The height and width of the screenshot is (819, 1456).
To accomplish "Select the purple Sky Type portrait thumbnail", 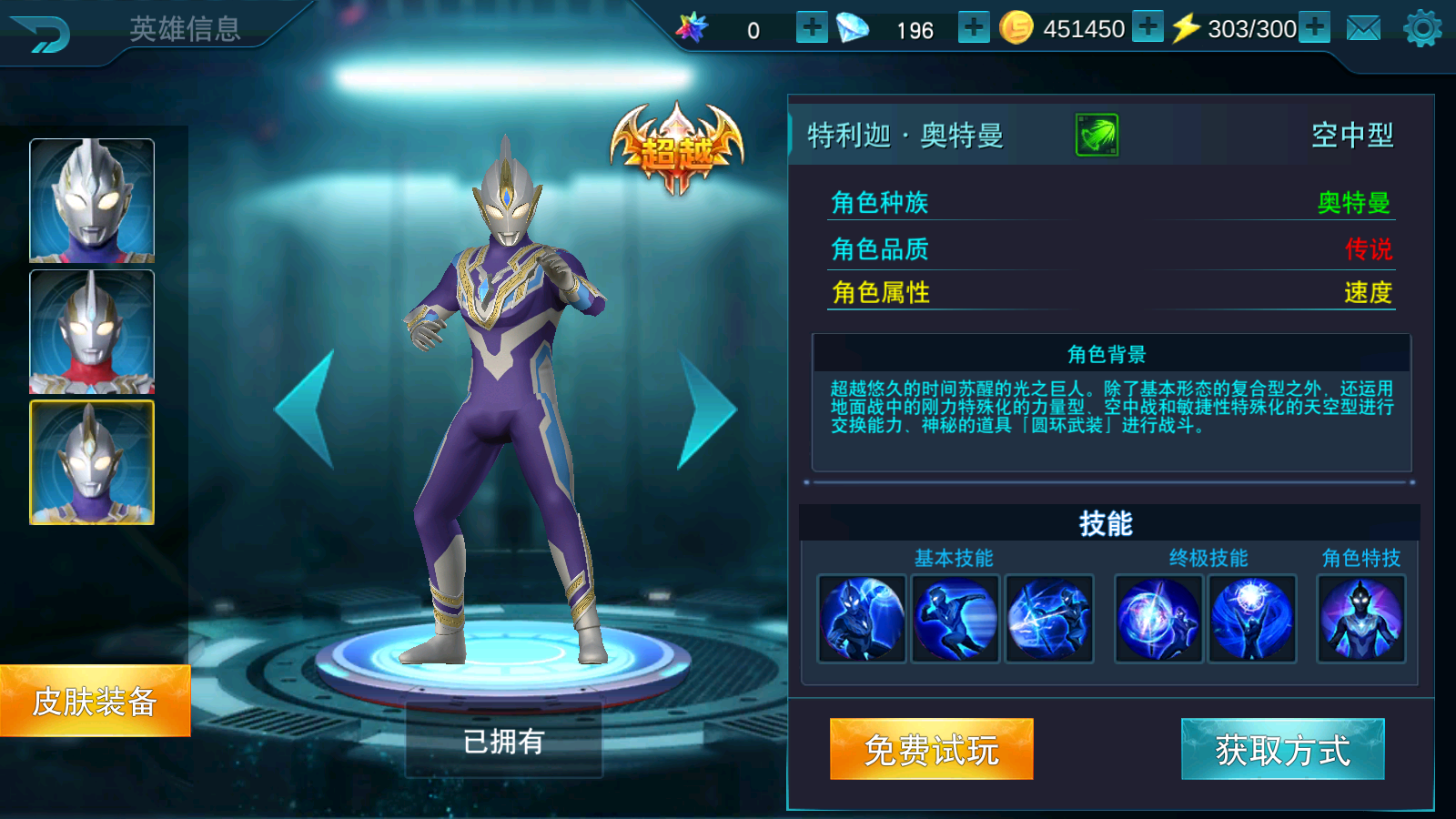I will tap(92, 462).
